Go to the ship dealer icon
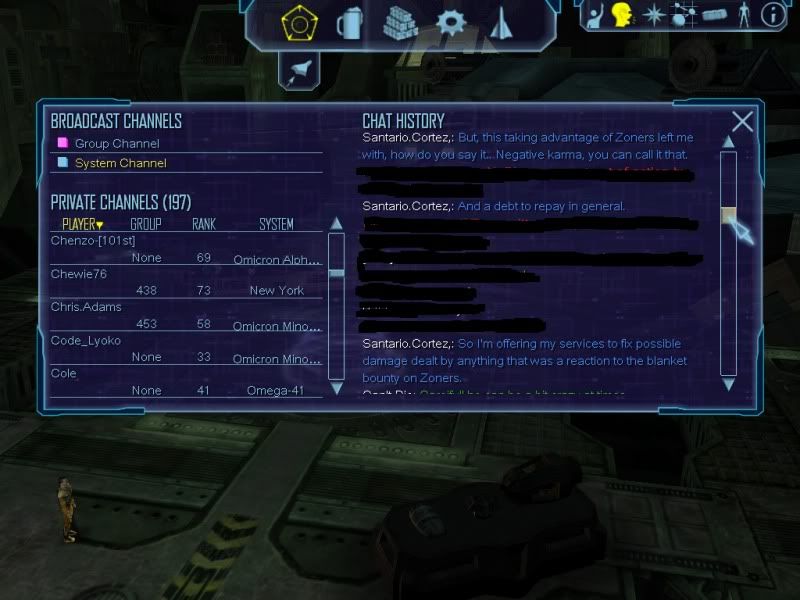The width and height of the screenshot is (800, 600). tap(502, 21)
